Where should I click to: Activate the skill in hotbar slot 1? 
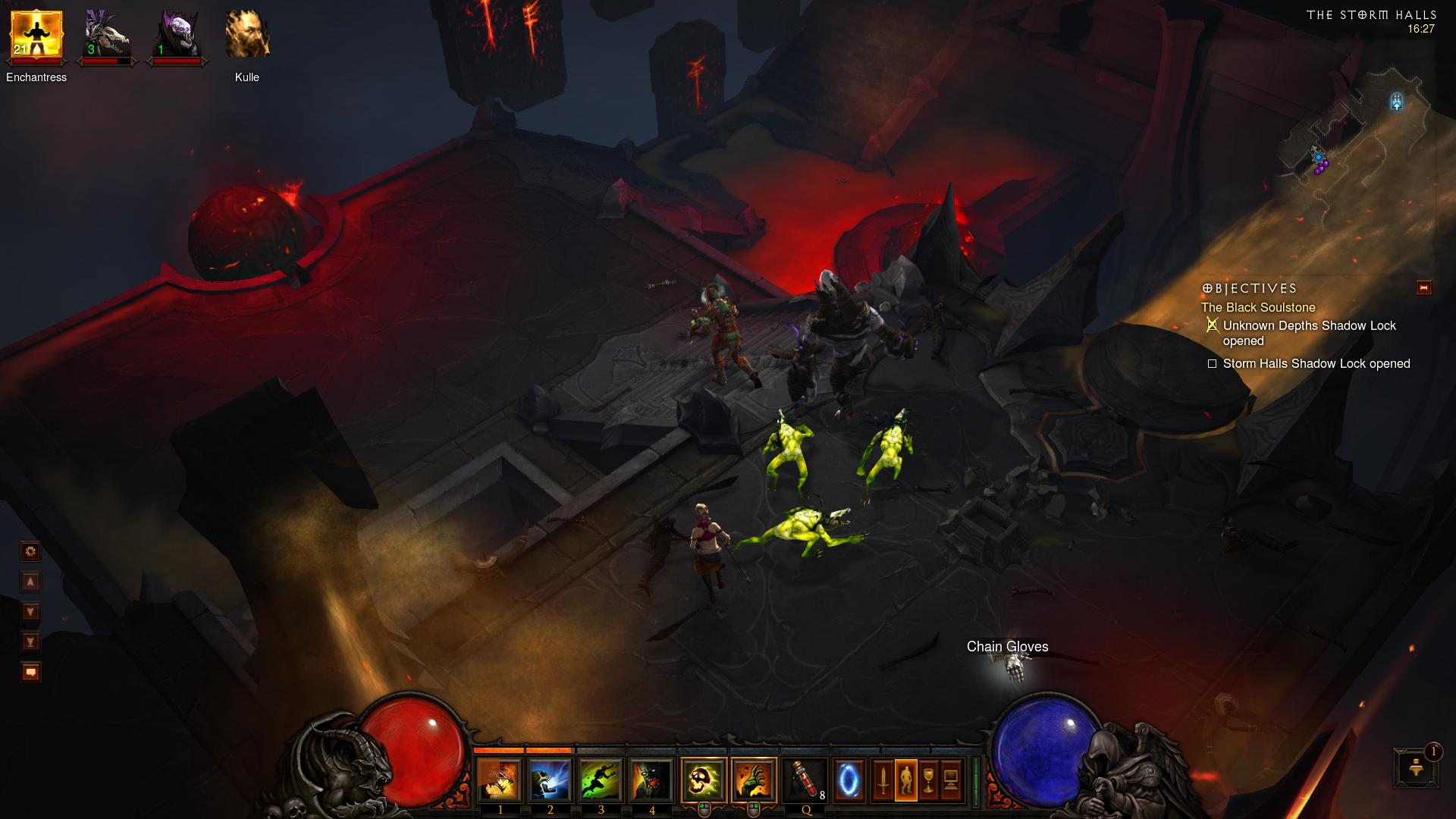click(x=500, y=780)
